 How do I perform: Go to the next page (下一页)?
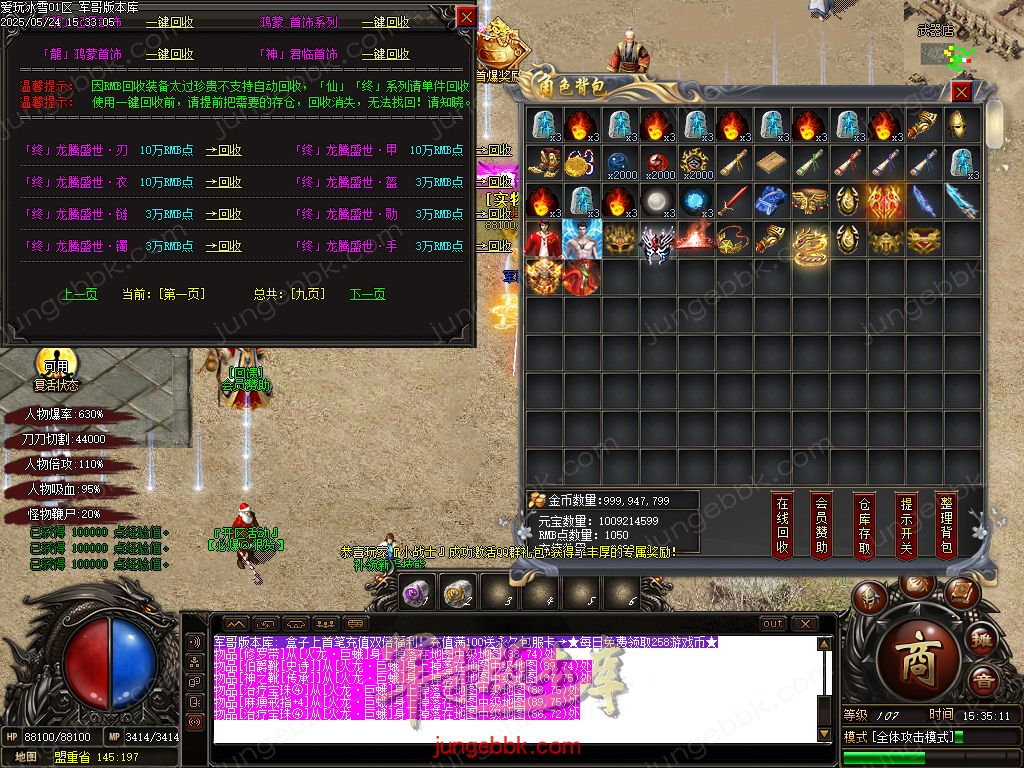click(x=367, y=294)
